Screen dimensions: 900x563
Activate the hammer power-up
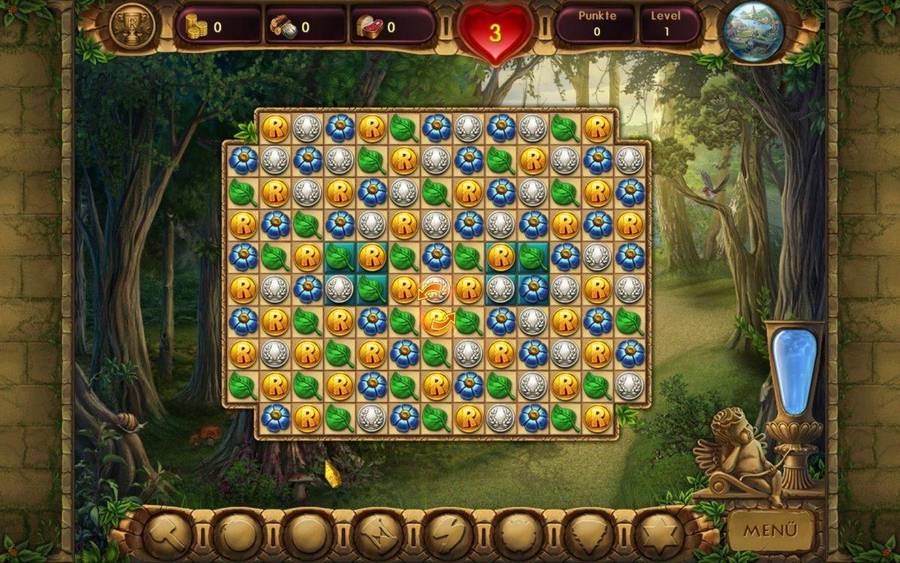coord(167,533)
